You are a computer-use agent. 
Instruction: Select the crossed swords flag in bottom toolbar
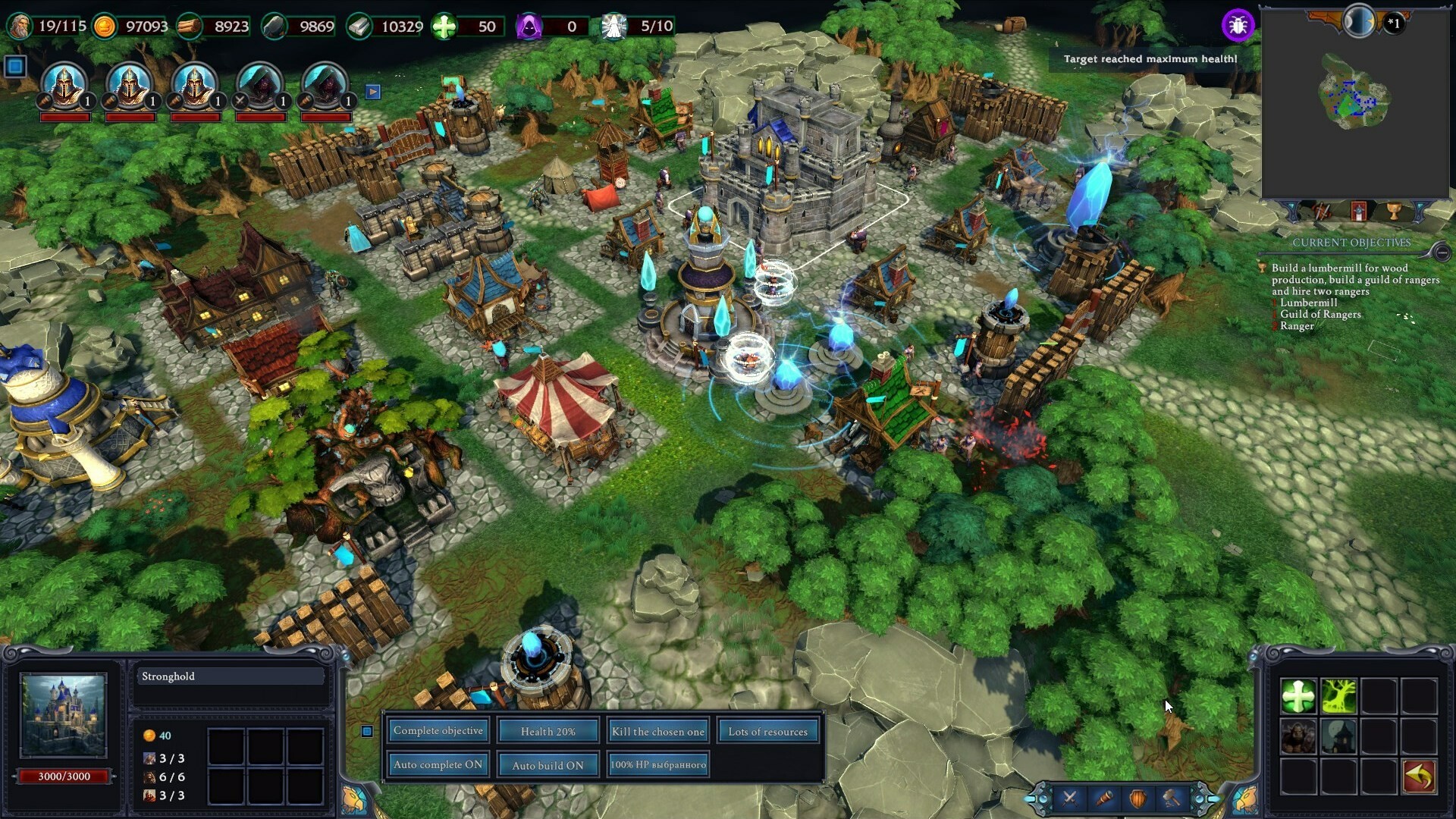(x=1069, y=798)
